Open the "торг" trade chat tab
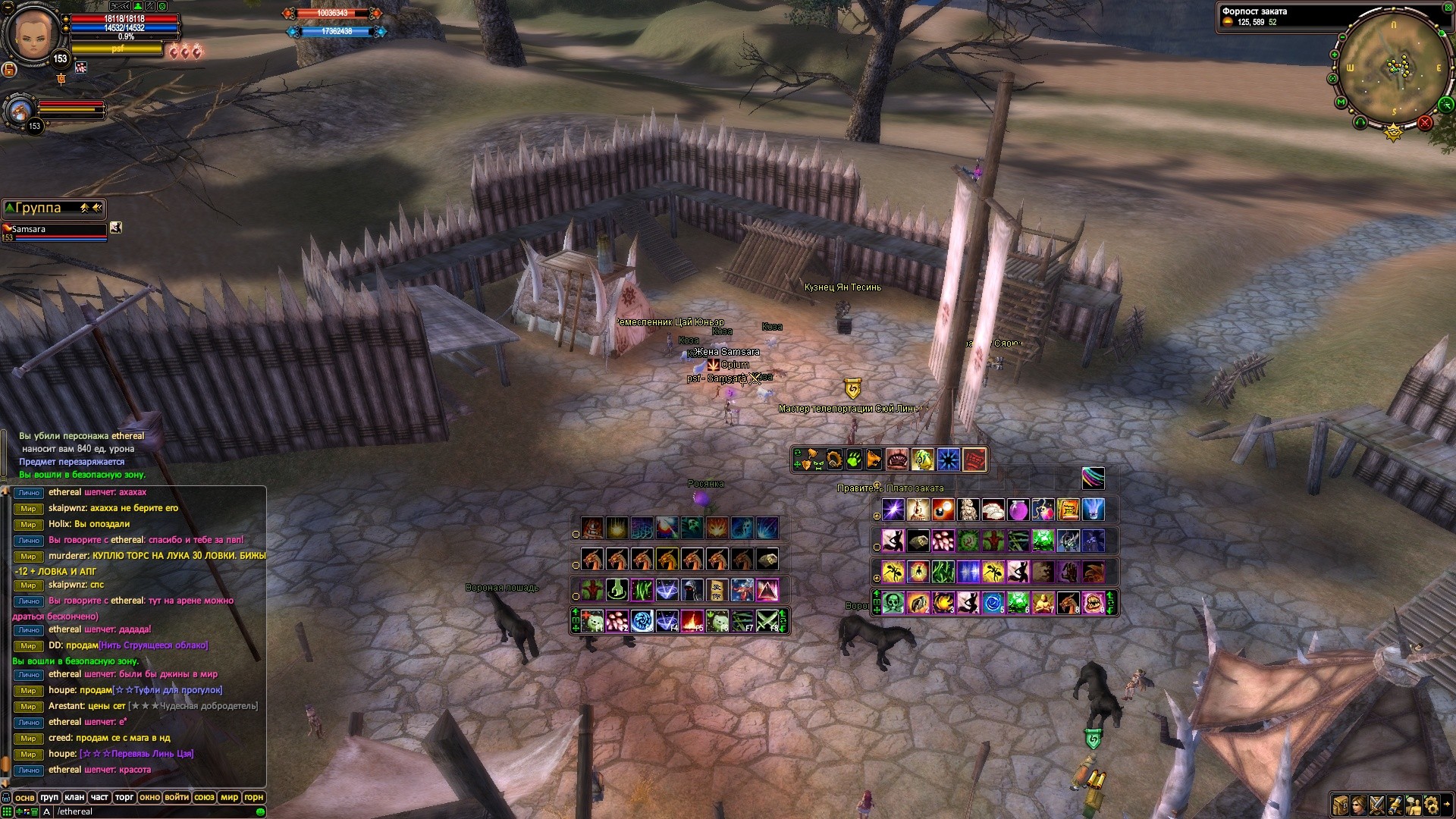Screen dimensions: 1456x819 tap(124, 797)
